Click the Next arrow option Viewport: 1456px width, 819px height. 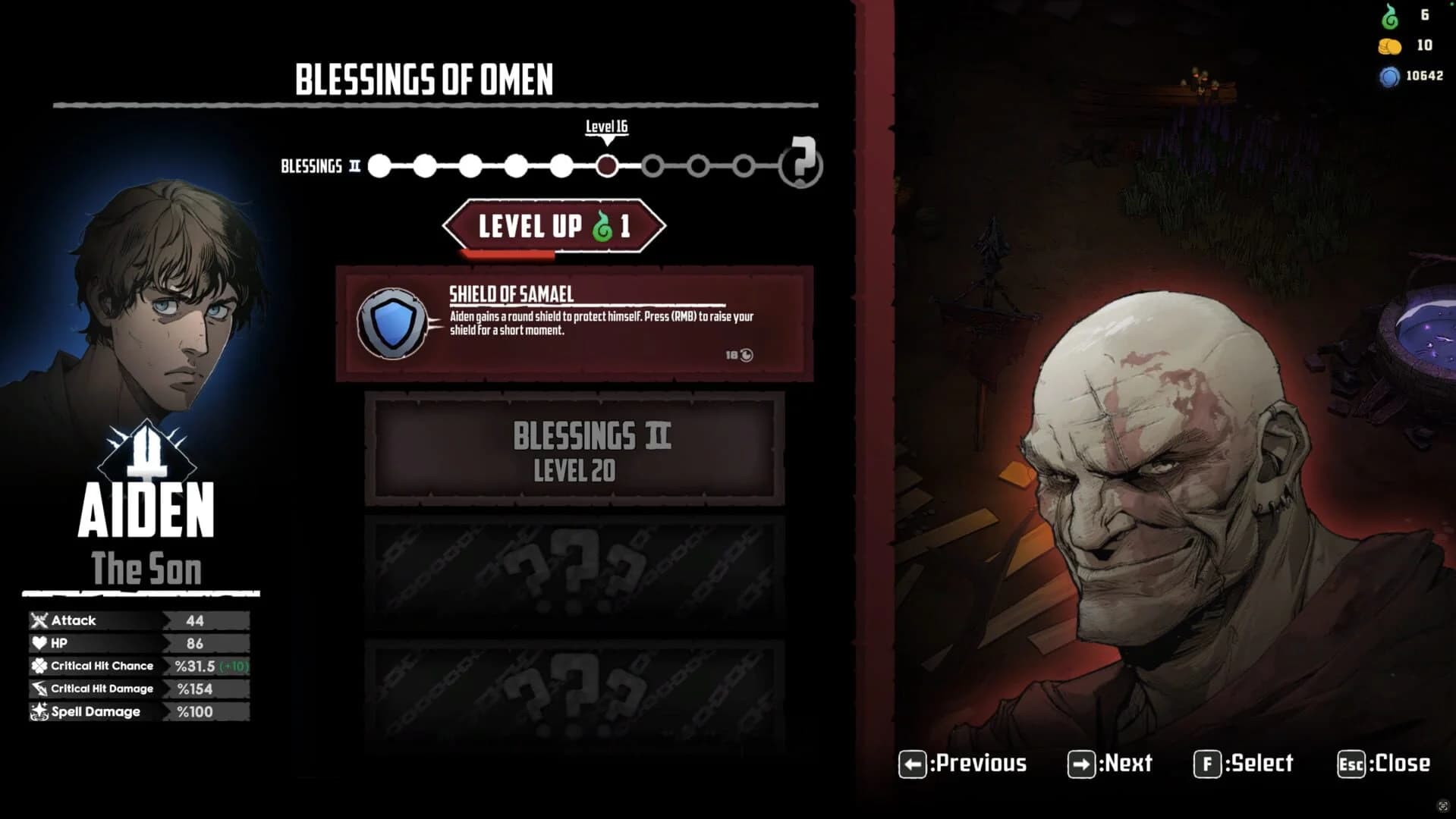pyautogui.click(x=1109, y=764)
